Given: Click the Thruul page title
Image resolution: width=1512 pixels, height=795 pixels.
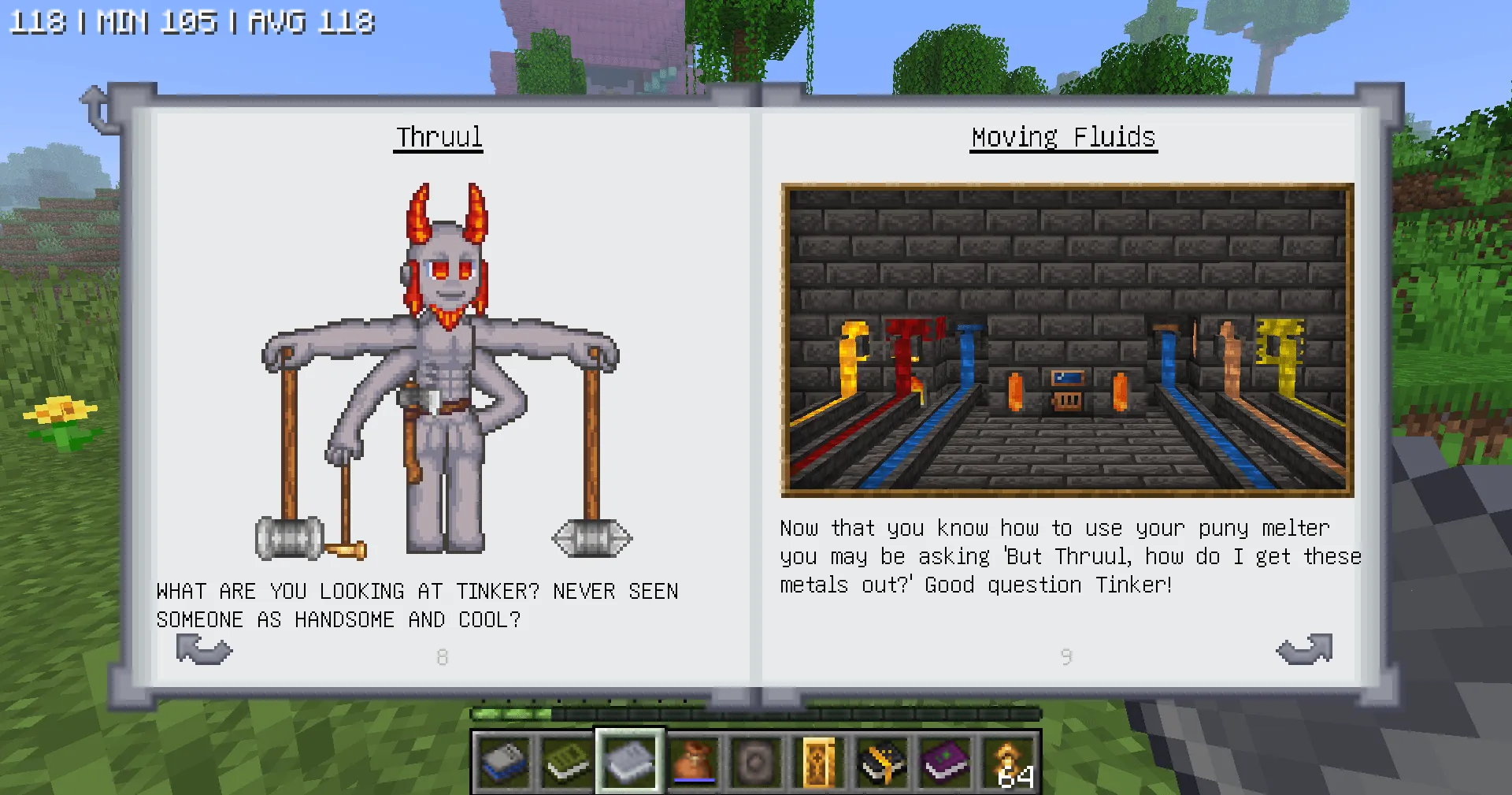Looking at the screenshot, I should pos(438,136).
